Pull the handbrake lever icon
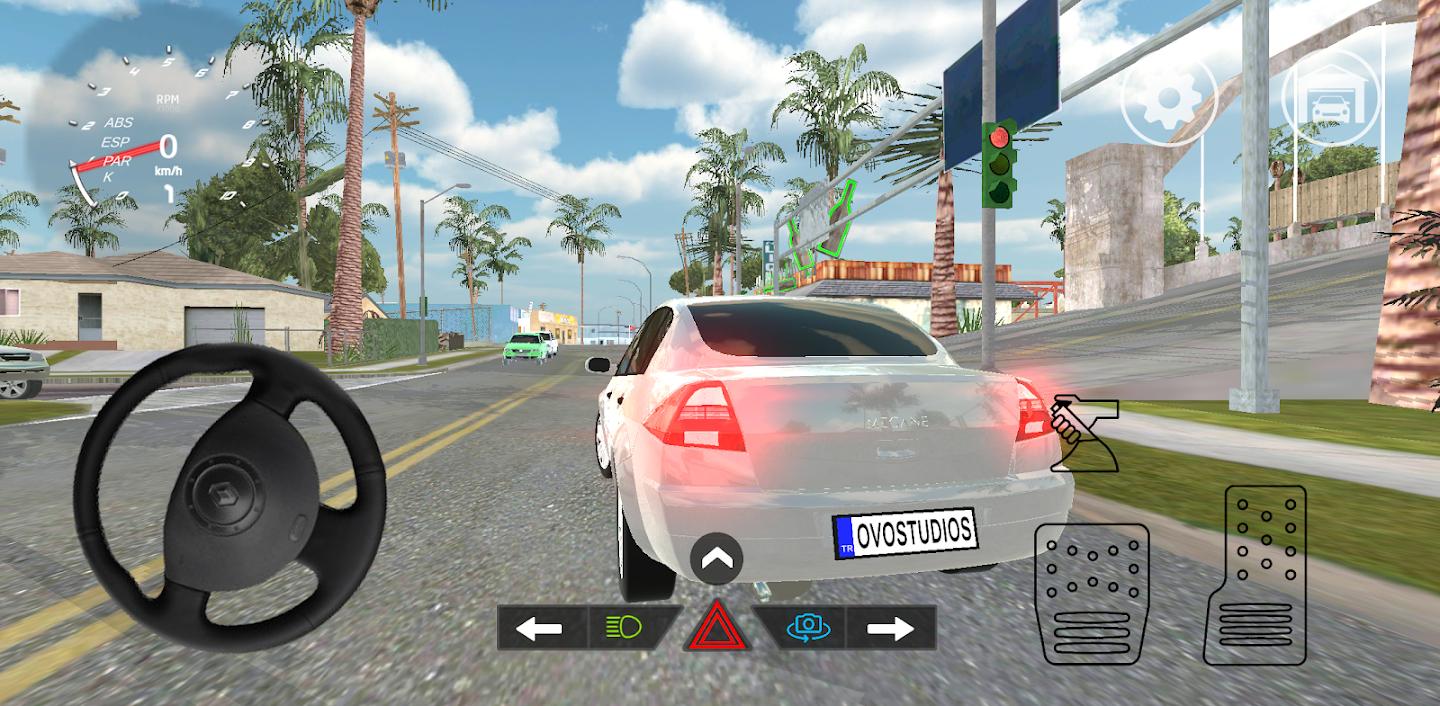This screenshot has width=1440, height=706. coord(1085,433)
